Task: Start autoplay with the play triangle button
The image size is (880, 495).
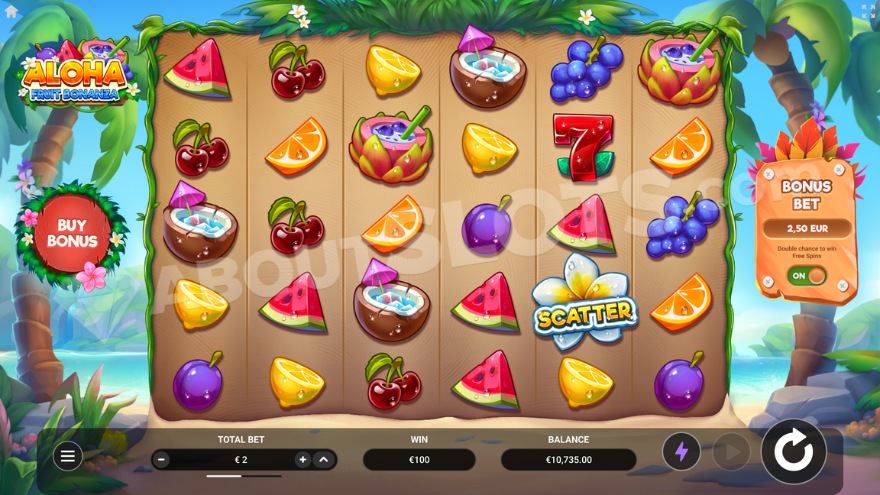Action: click(x=731, y=452)
